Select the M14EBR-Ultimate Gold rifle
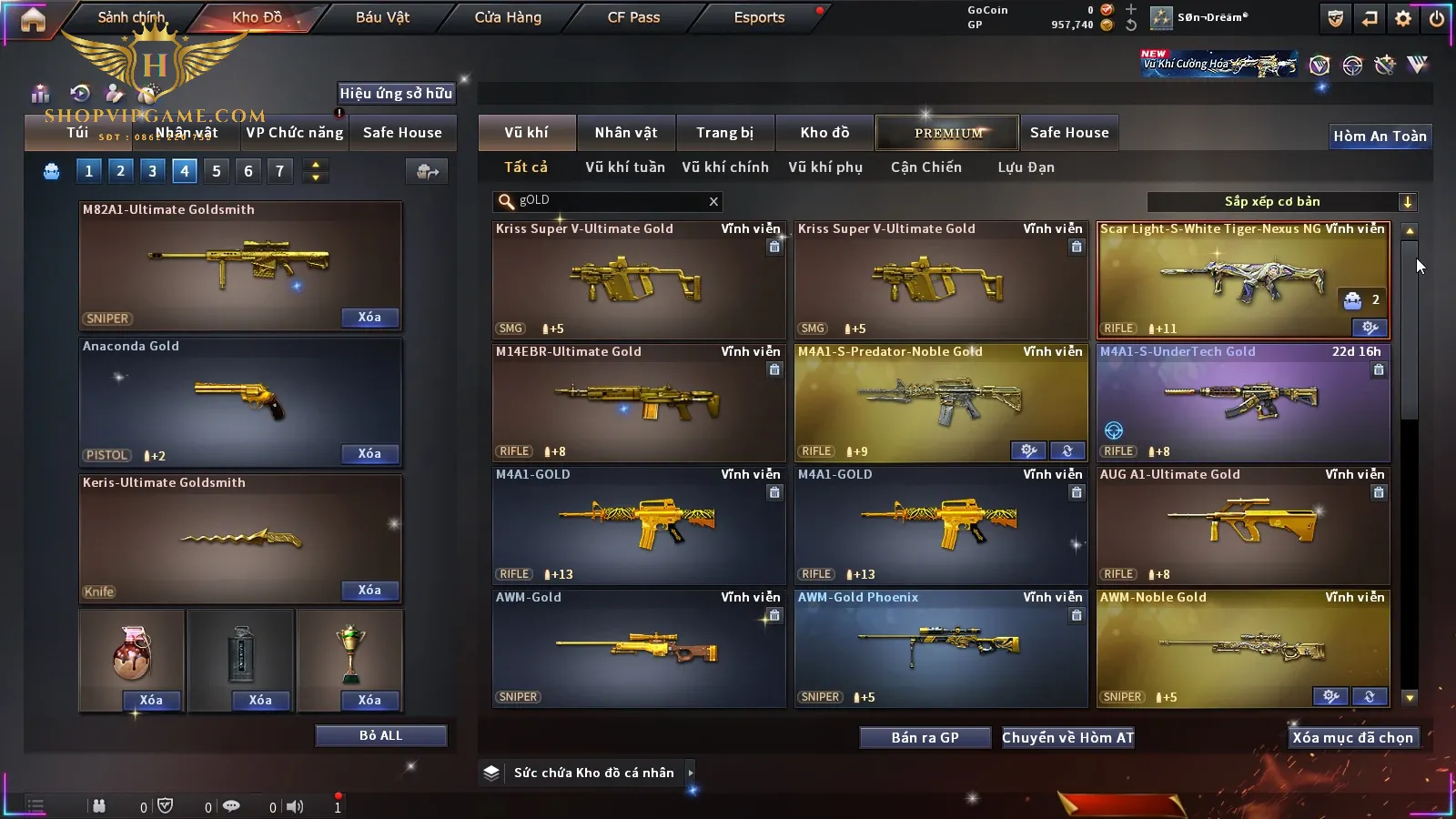Viewport: 1456px width, 819px height. tap(638, 402)
